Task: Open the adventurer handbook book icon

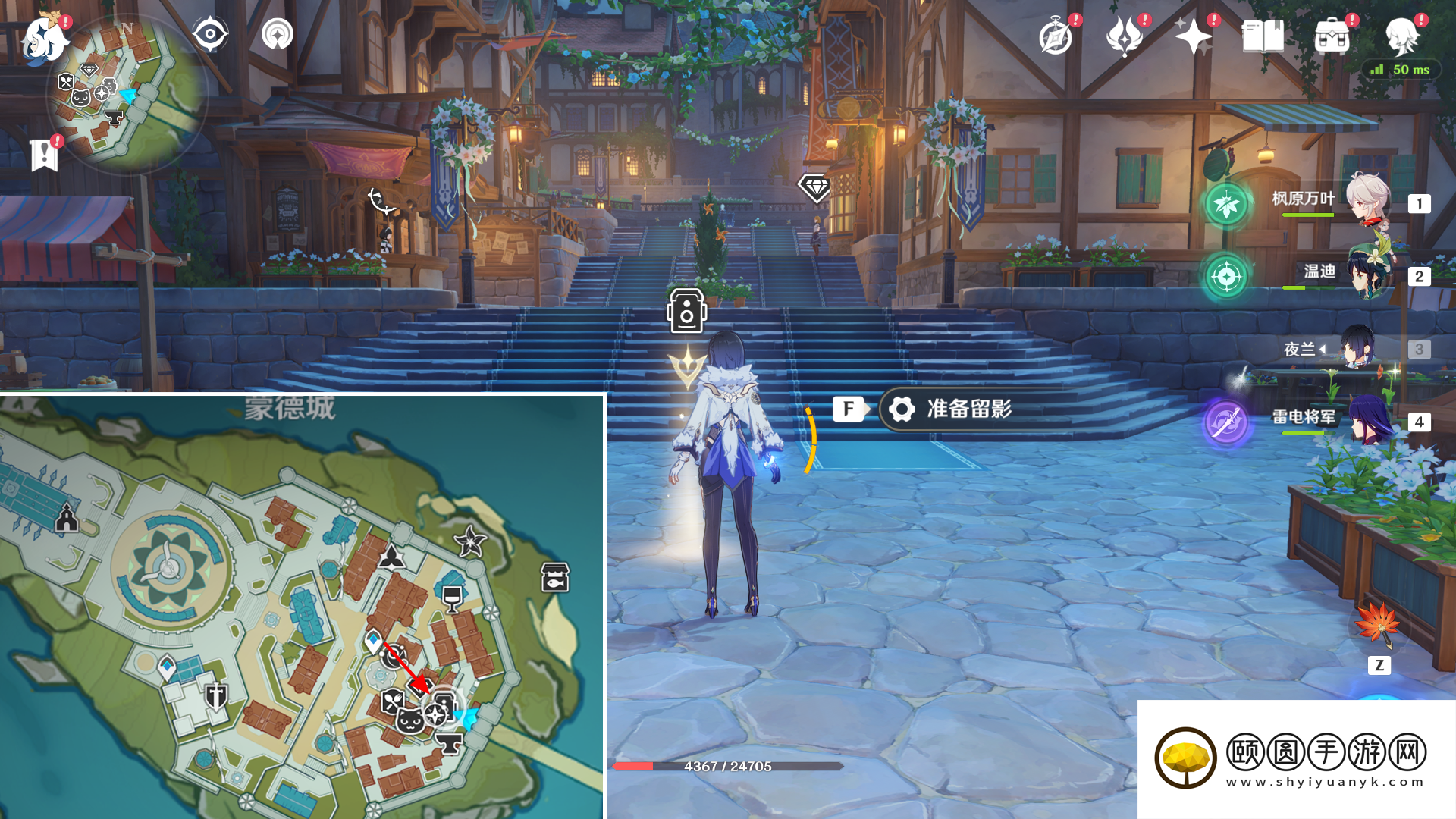Action: point(1263,36)
